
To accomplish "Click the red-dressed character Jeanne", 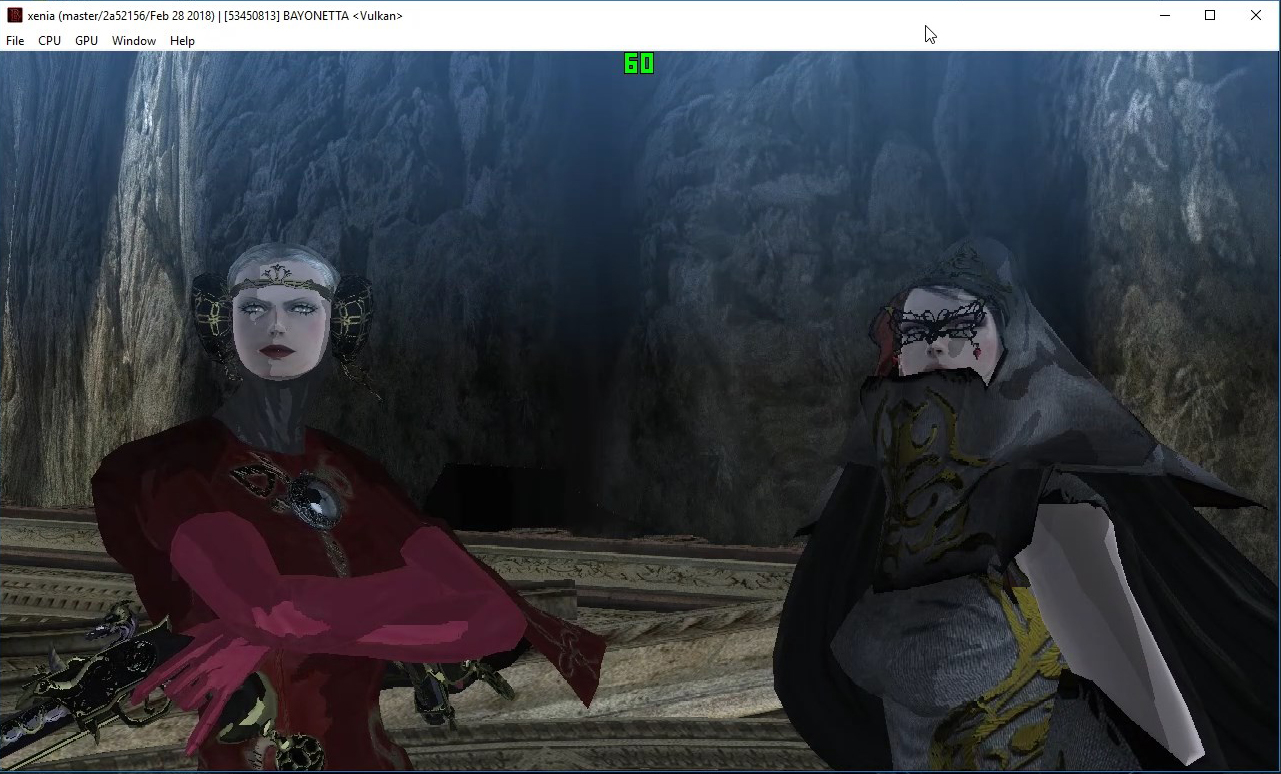I will point(300,550).
